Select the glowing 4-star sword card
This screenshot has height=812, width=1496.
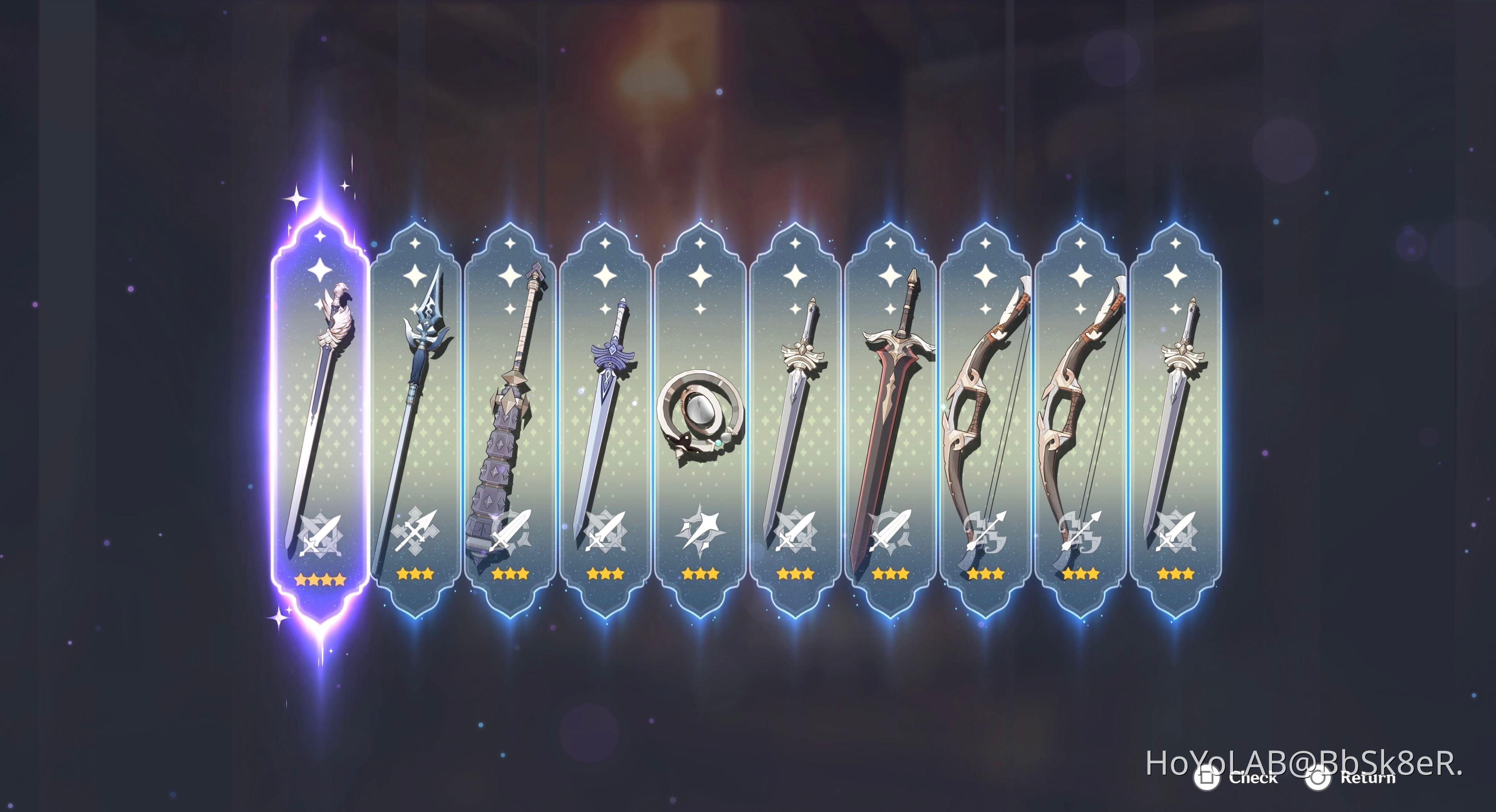[319, 406]
